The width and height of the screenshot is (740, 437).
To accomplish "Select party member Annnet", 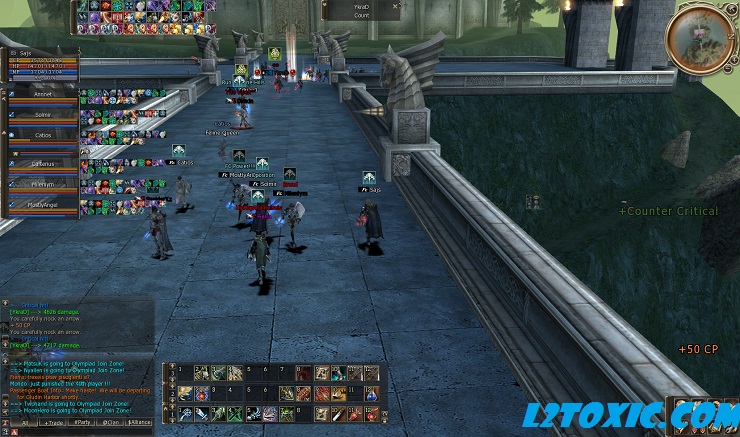I will [x=41, y=94].
